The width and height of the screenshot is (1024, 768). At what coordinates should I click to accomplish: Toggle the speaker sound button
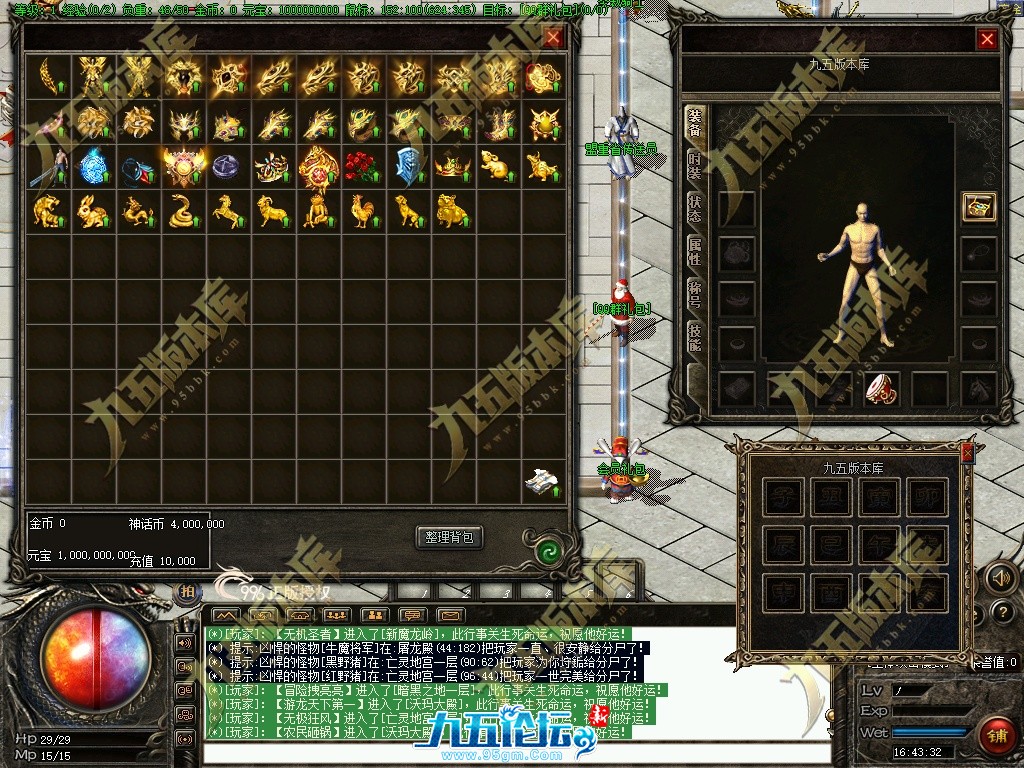pyautogui.click(x=999, y=577)
